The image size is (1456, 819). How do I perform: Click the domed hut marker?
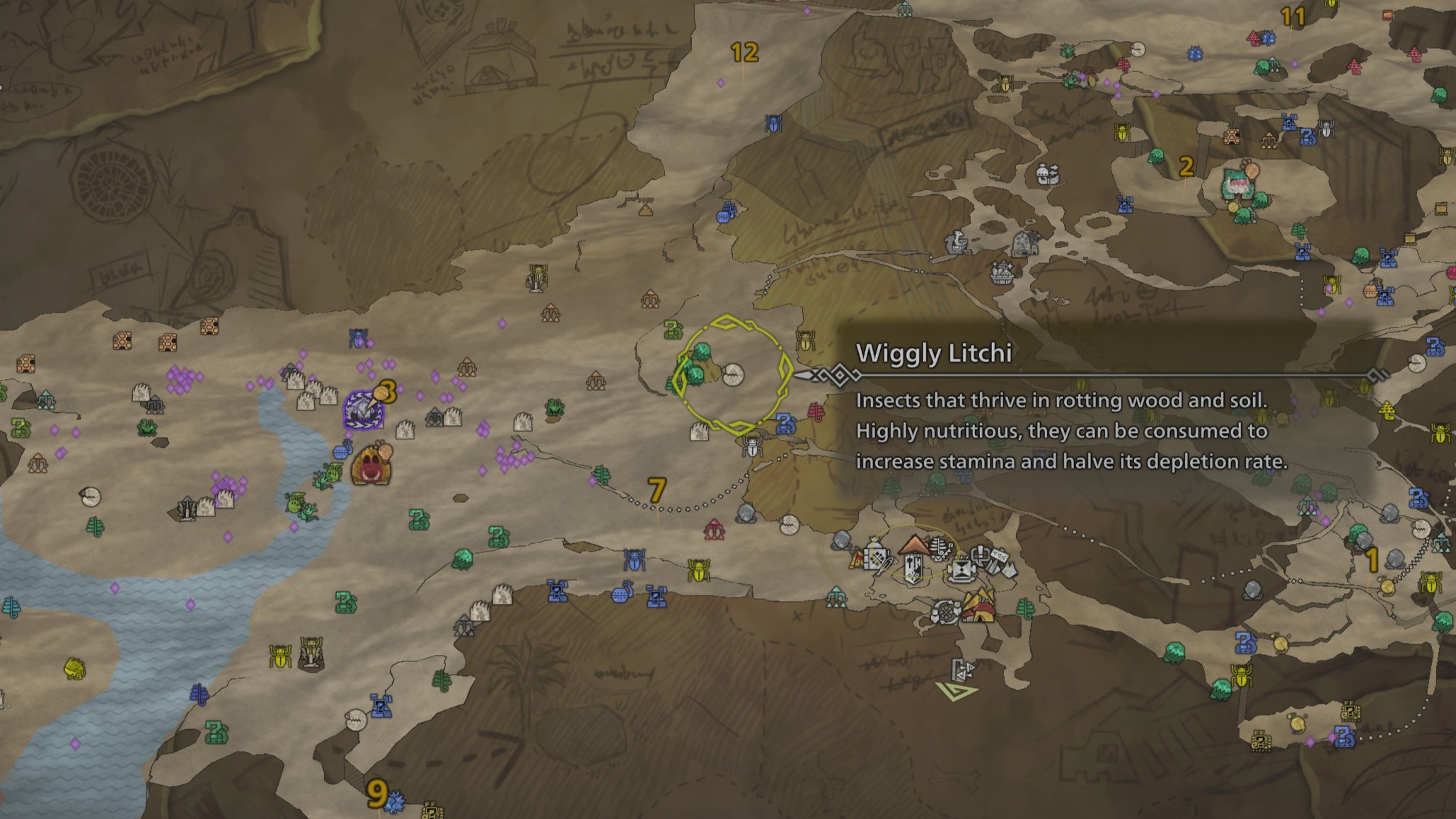(x=1024, y=244)
